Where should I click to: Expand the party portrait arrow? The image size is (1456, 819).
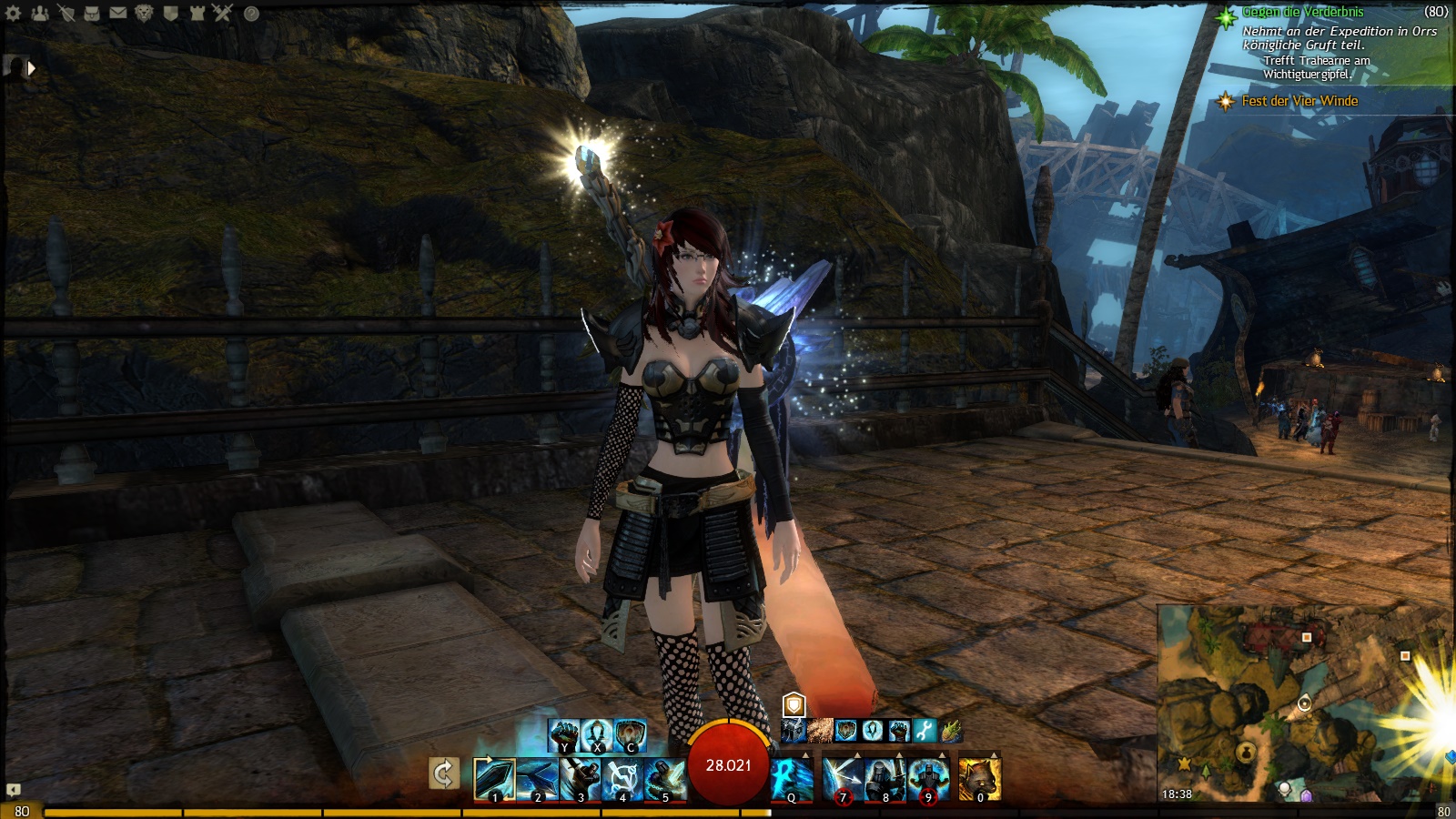pos(31,68)
